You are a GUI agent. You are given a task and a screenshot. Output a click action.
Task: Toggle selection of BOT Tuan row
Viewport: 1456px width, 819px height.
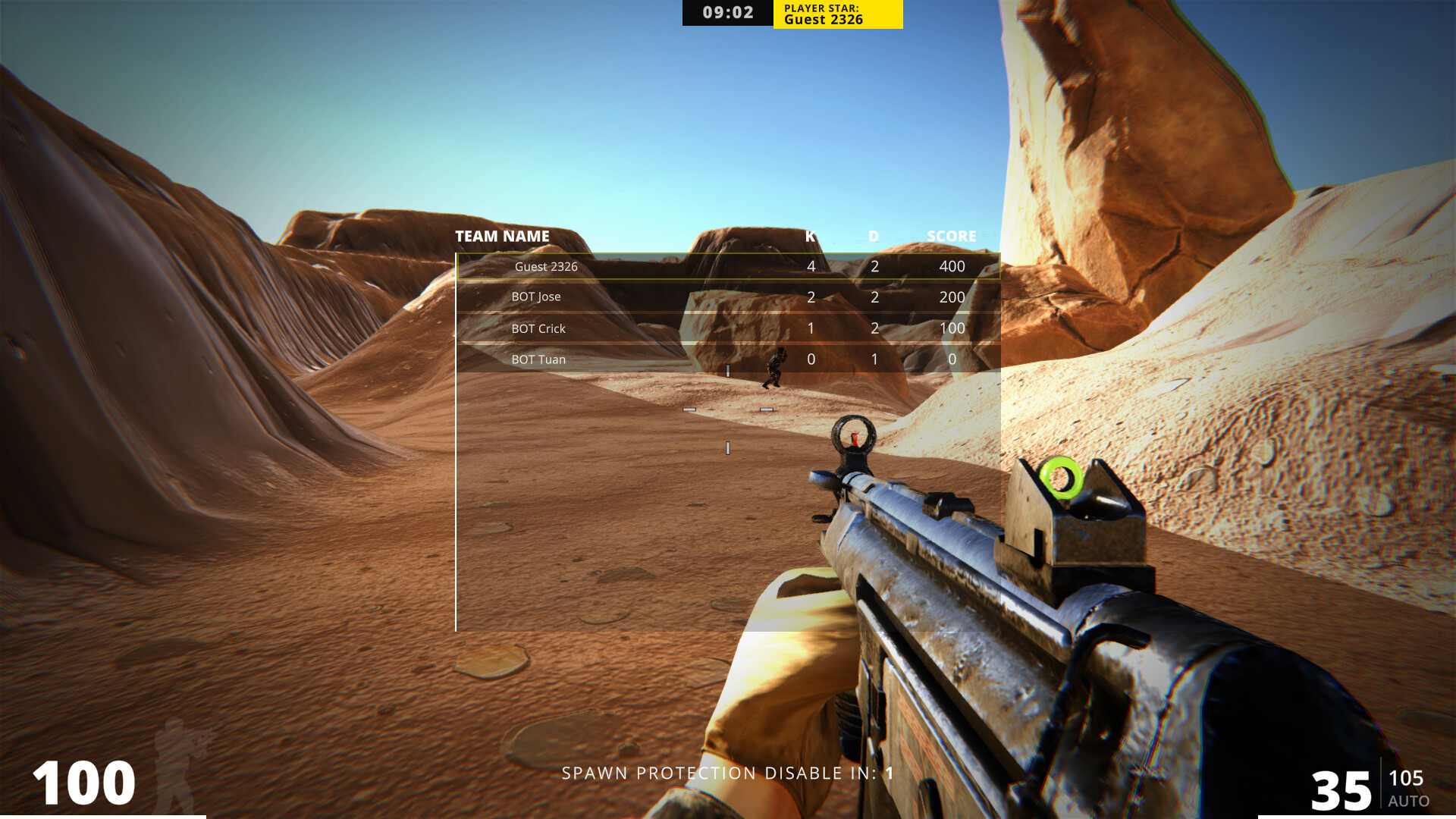[x=538, y=359]
